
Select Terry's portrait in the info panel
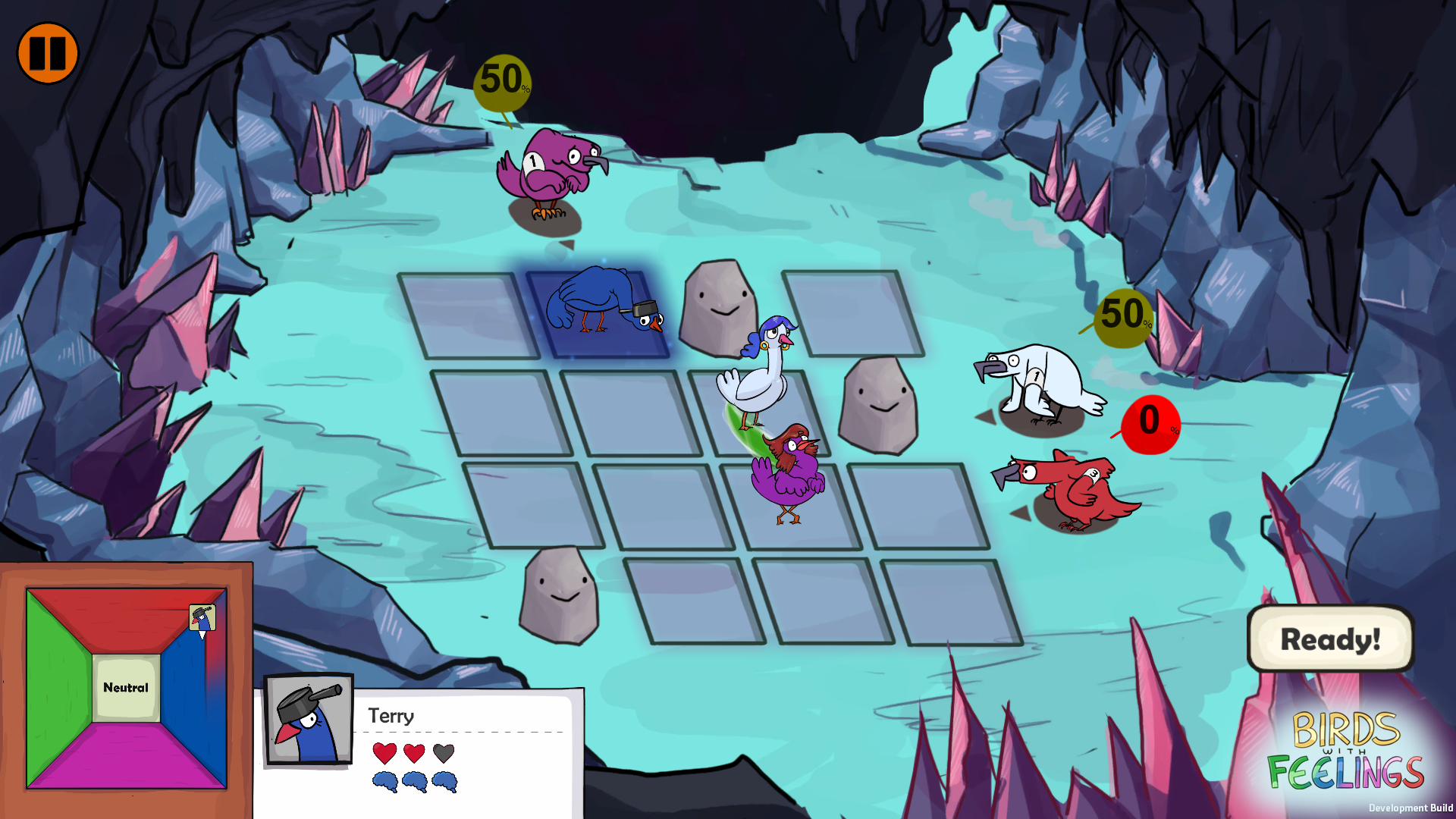(309, 719)
